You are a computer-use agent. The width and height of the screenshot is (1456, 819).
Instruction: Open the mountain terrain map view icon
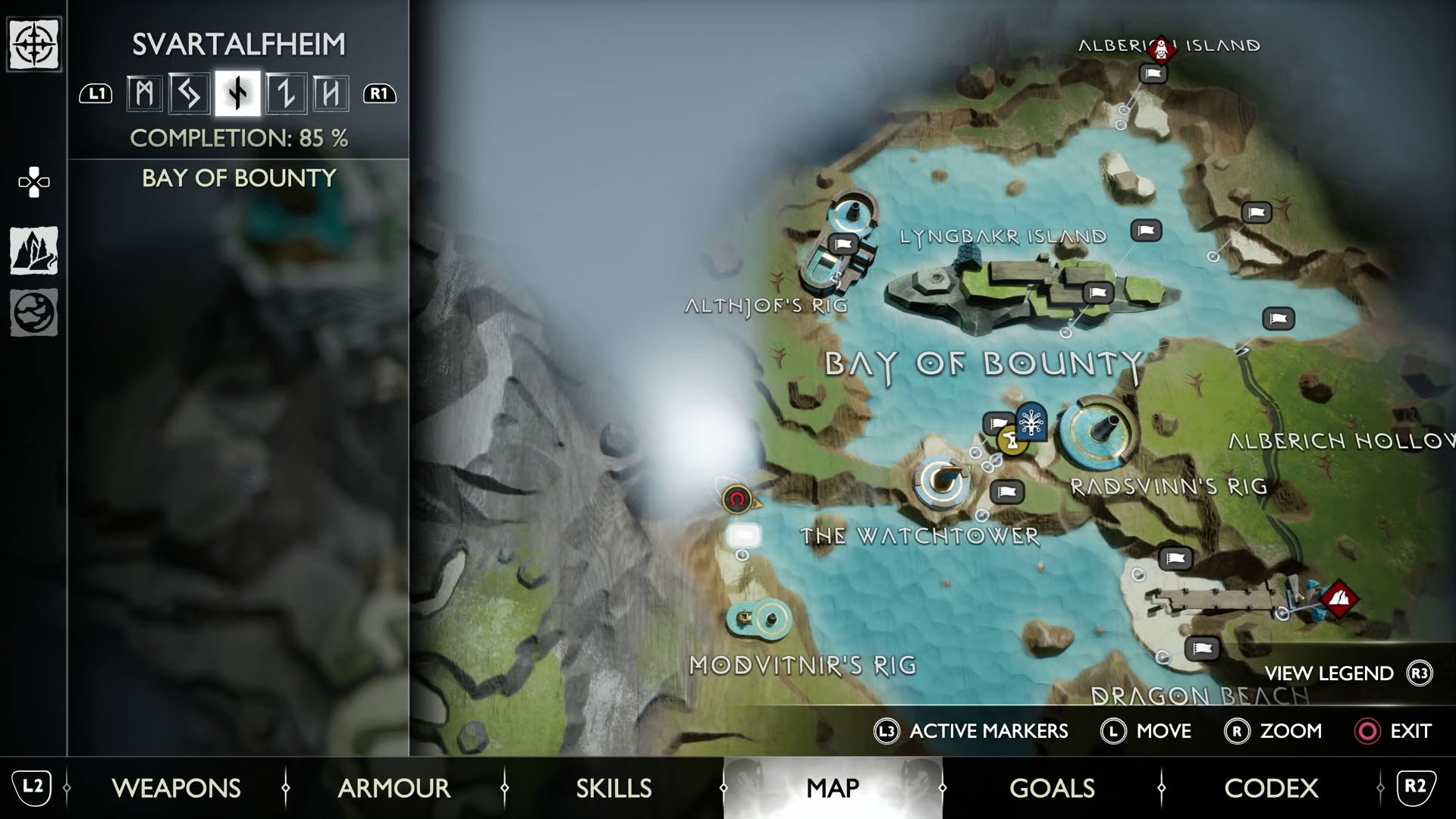point(34,251)
